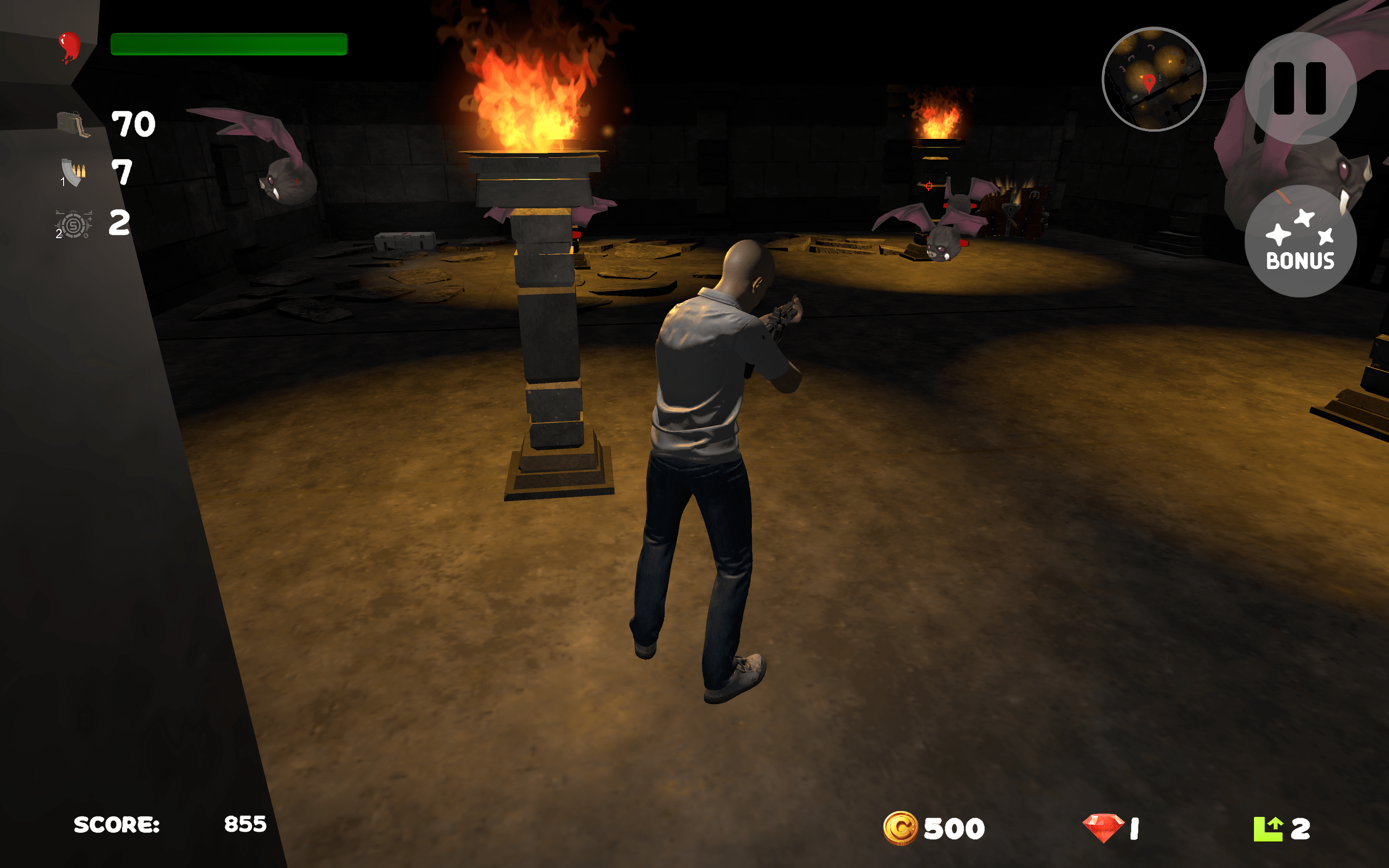This screenshot has width=1389, height=868.
Task: Click the white supply crate on the floor
Action: [x=404, y=241]
